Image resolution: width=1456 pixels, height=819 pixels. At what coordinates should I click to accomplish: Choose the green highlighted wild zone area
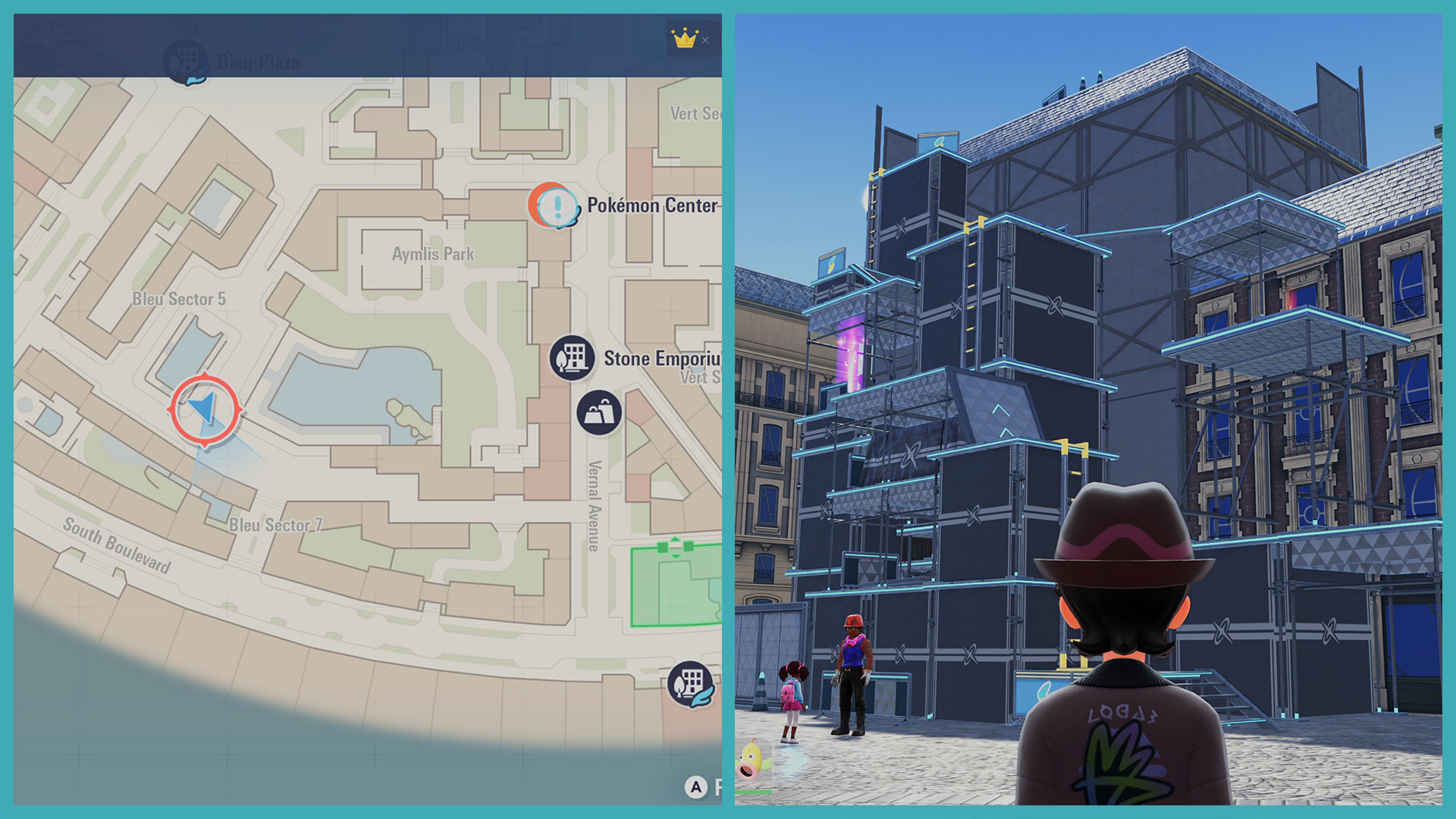[x=676, y=585]
